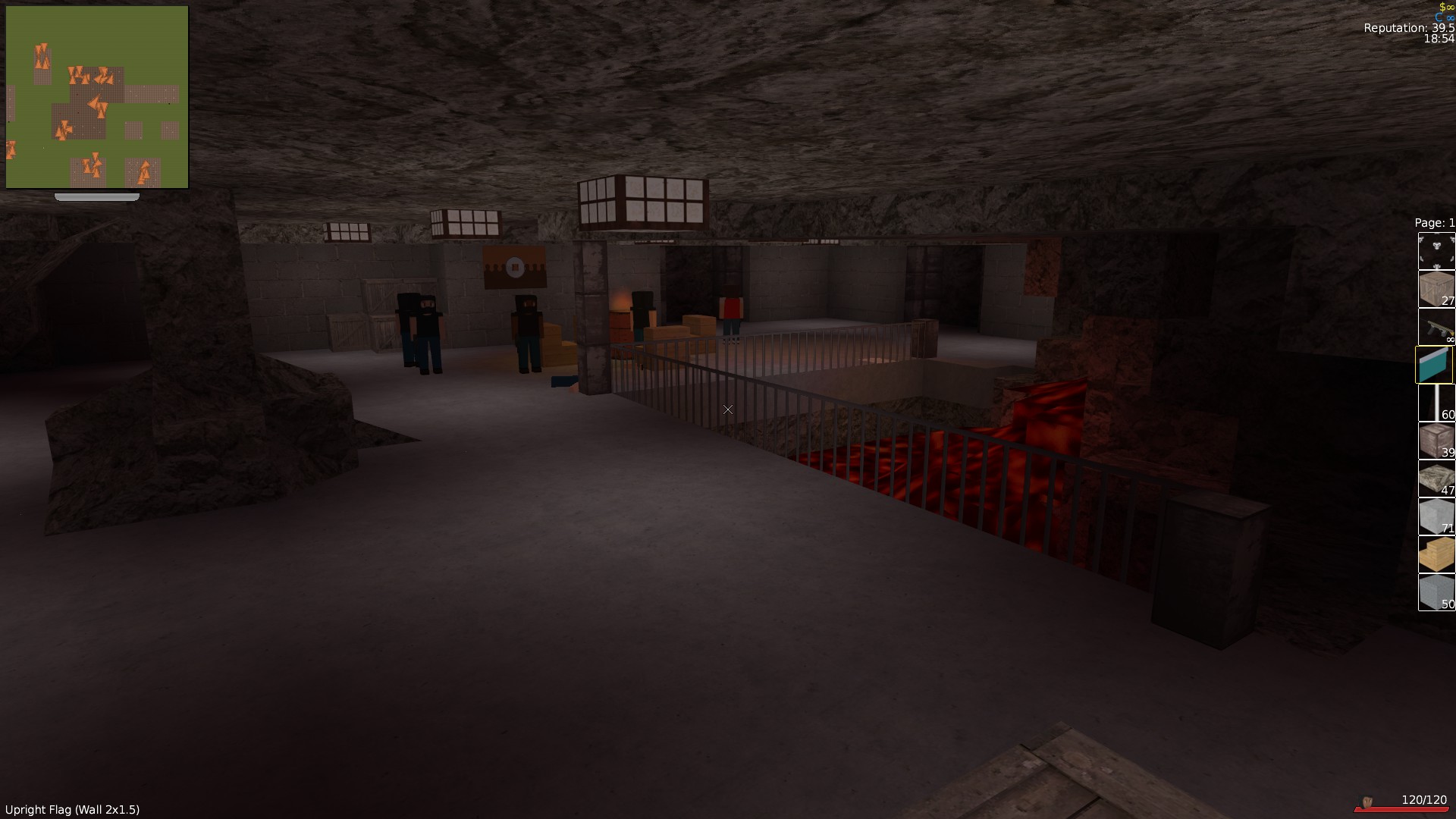
Task: Click the 18:54 game clock
Action: (x=1439, y=39)
